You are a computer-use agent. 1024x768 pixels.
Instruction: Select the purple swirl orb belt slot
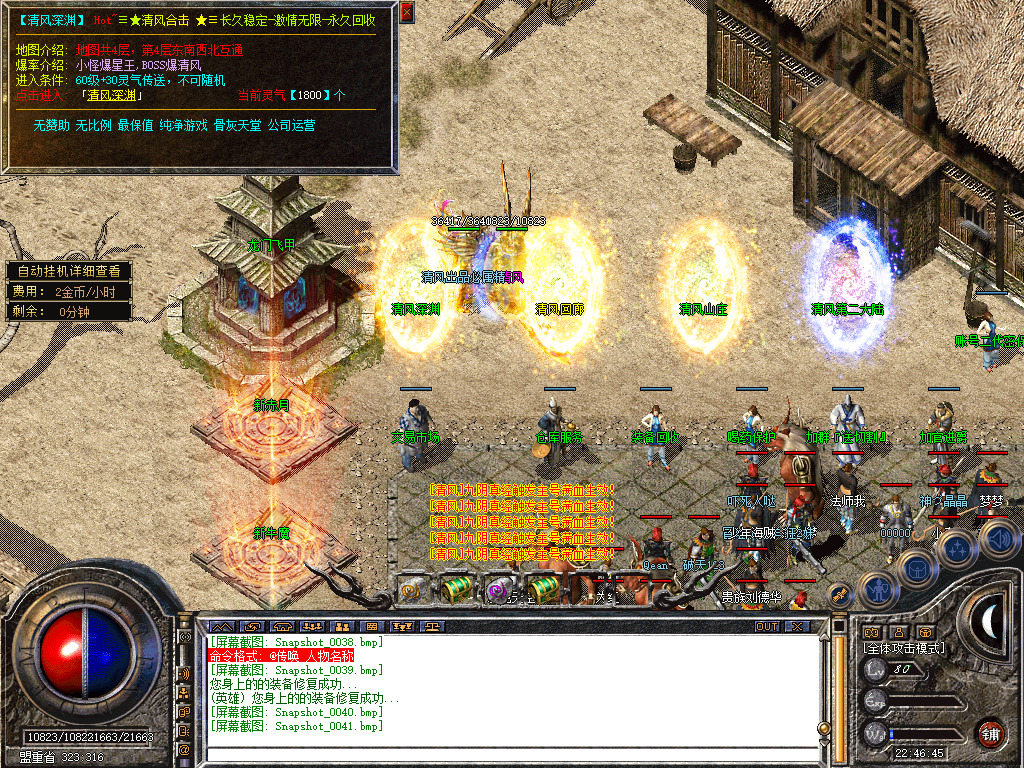click(x=499, y=590)
